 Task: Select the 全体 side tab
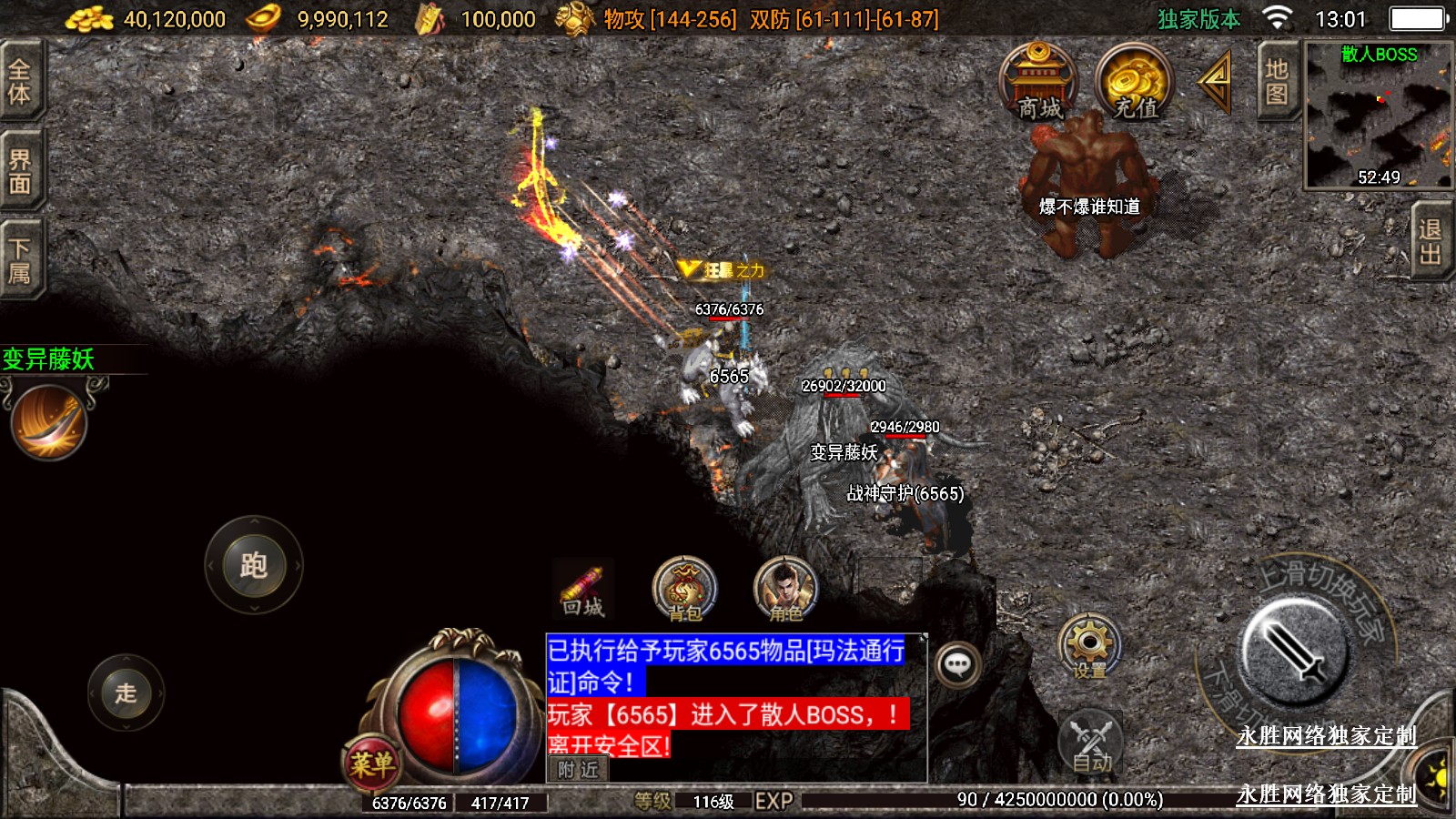20,81
